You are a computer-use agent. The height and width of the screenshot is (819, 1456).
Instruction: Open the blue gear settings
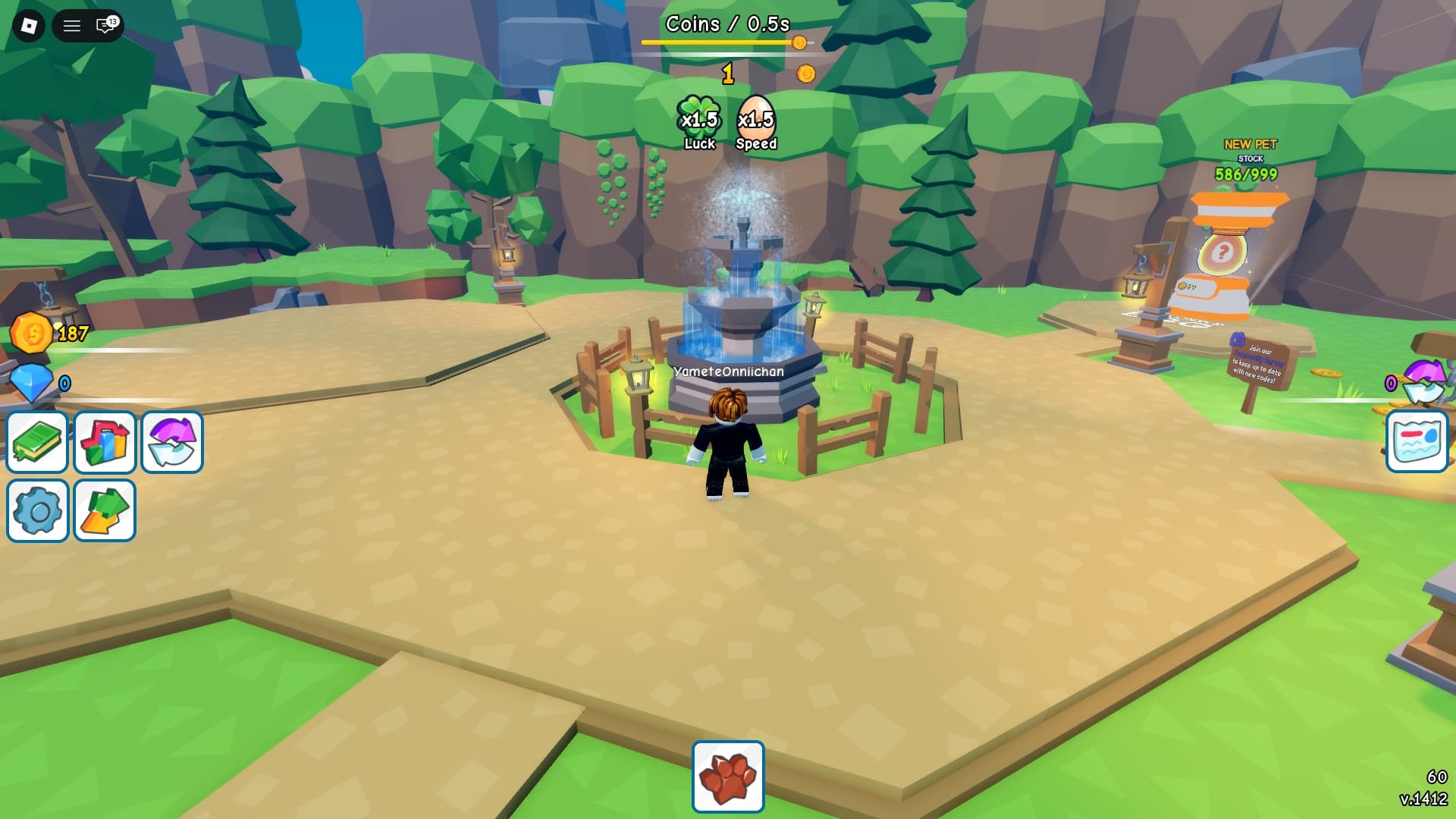(37, 510)
